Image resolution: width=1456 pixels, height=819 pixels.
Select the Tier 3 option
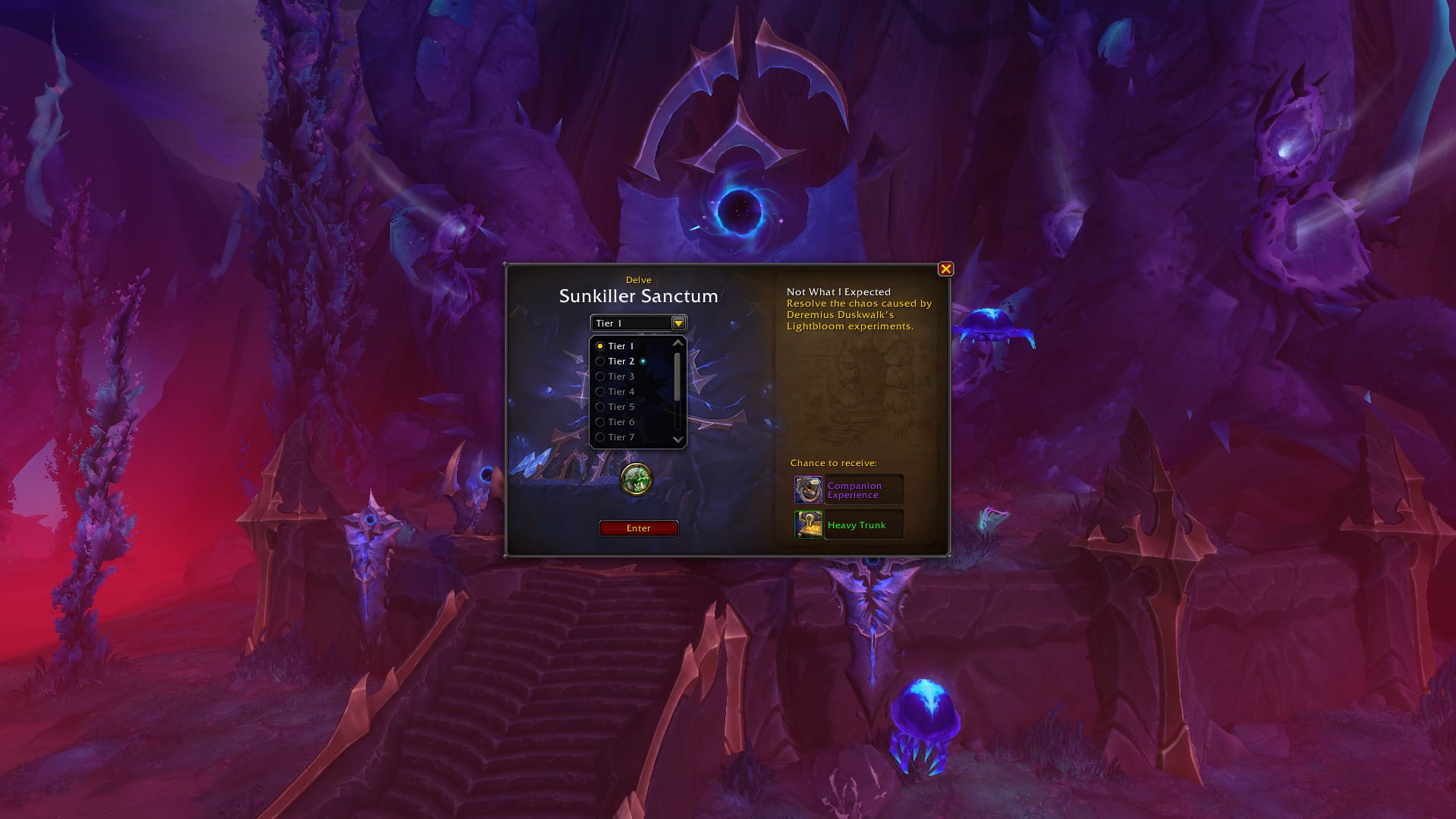click(x=620, y=376)
